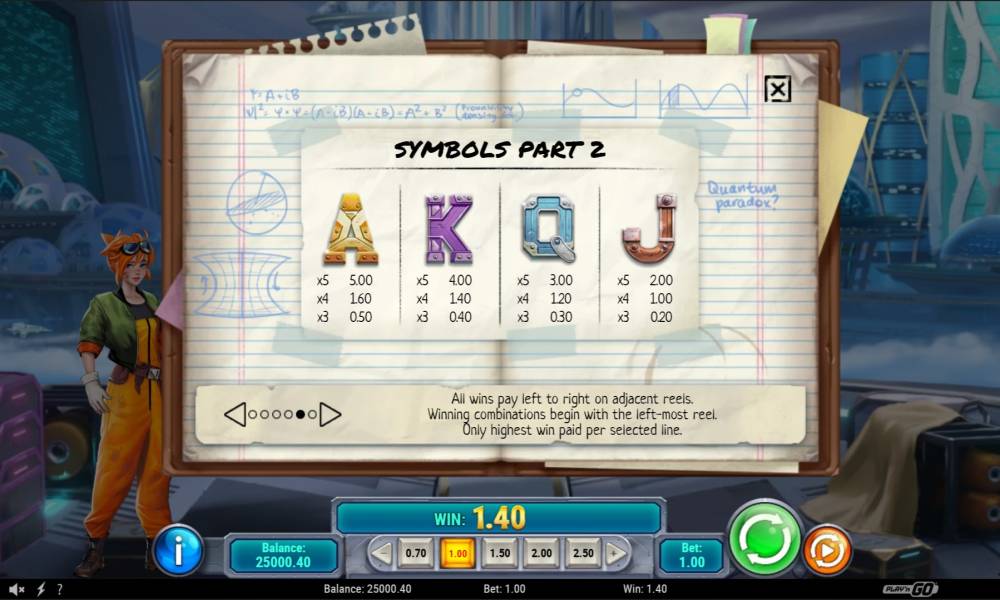Click the right bet selector arrow
Screen dimensions: 1000x600
pos(617,553)
